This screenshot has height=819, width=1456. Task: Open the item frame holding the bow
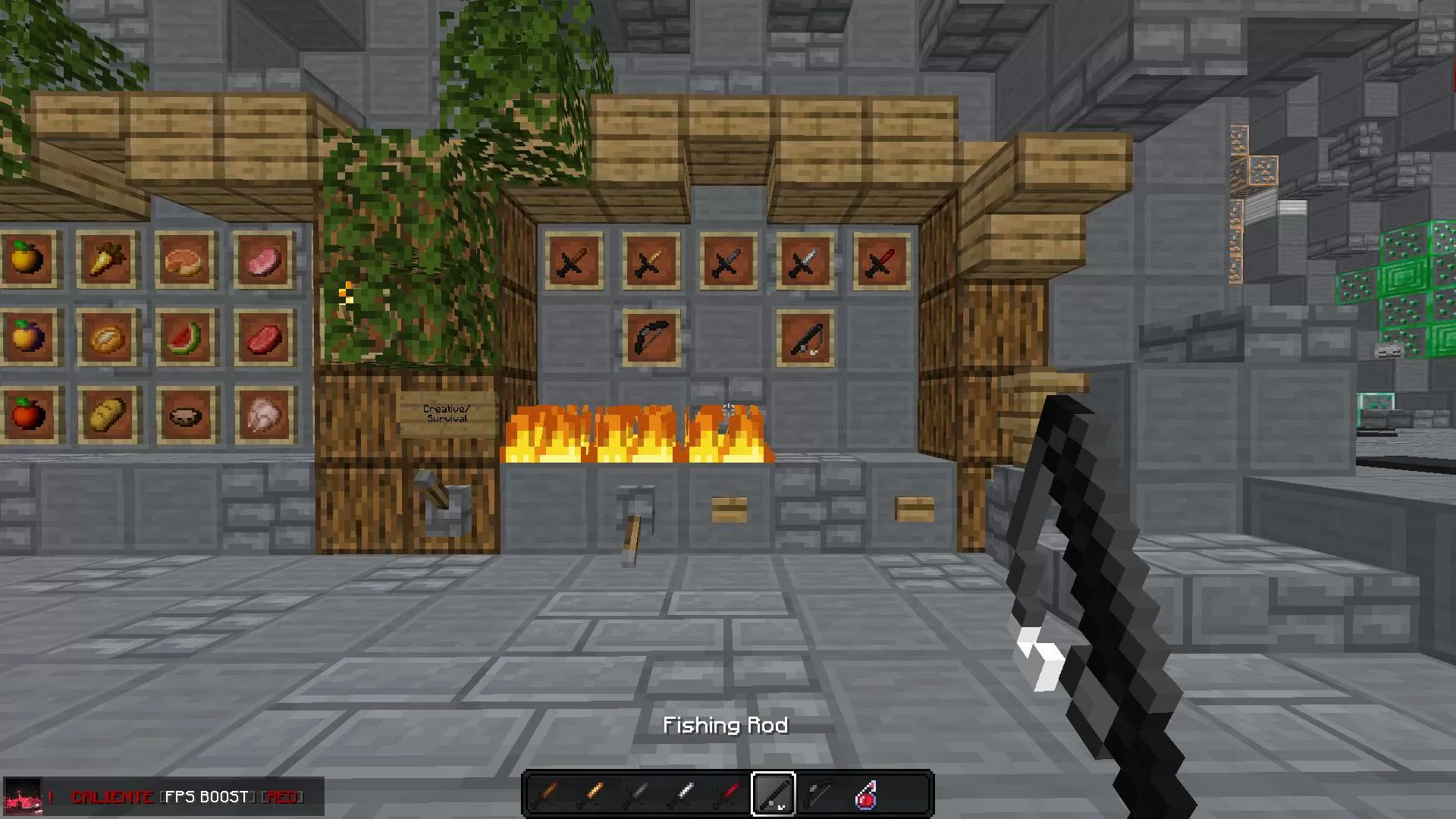[651, 336]
